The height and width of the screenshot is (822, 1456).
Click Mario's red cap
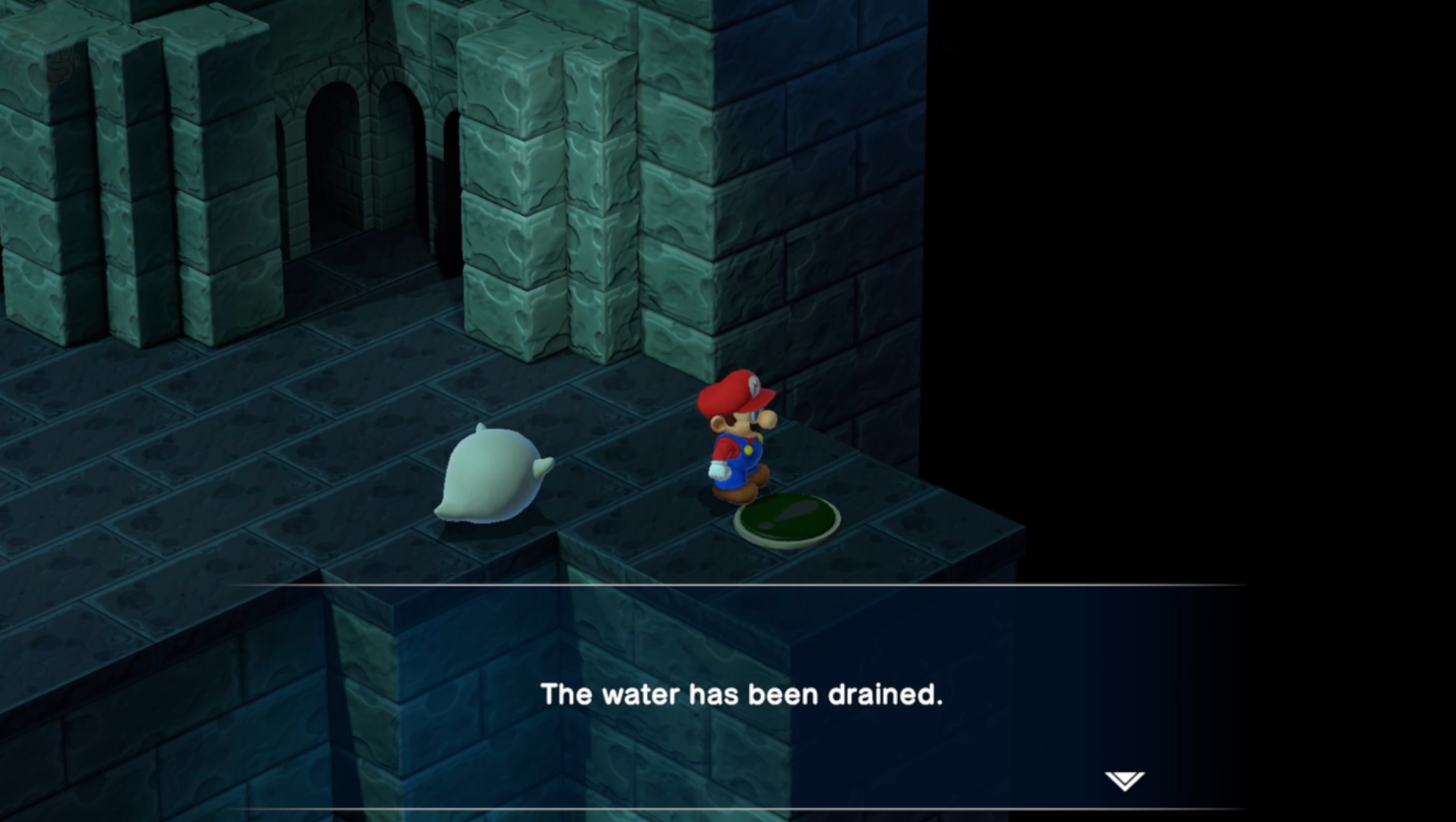coord(735,390)
